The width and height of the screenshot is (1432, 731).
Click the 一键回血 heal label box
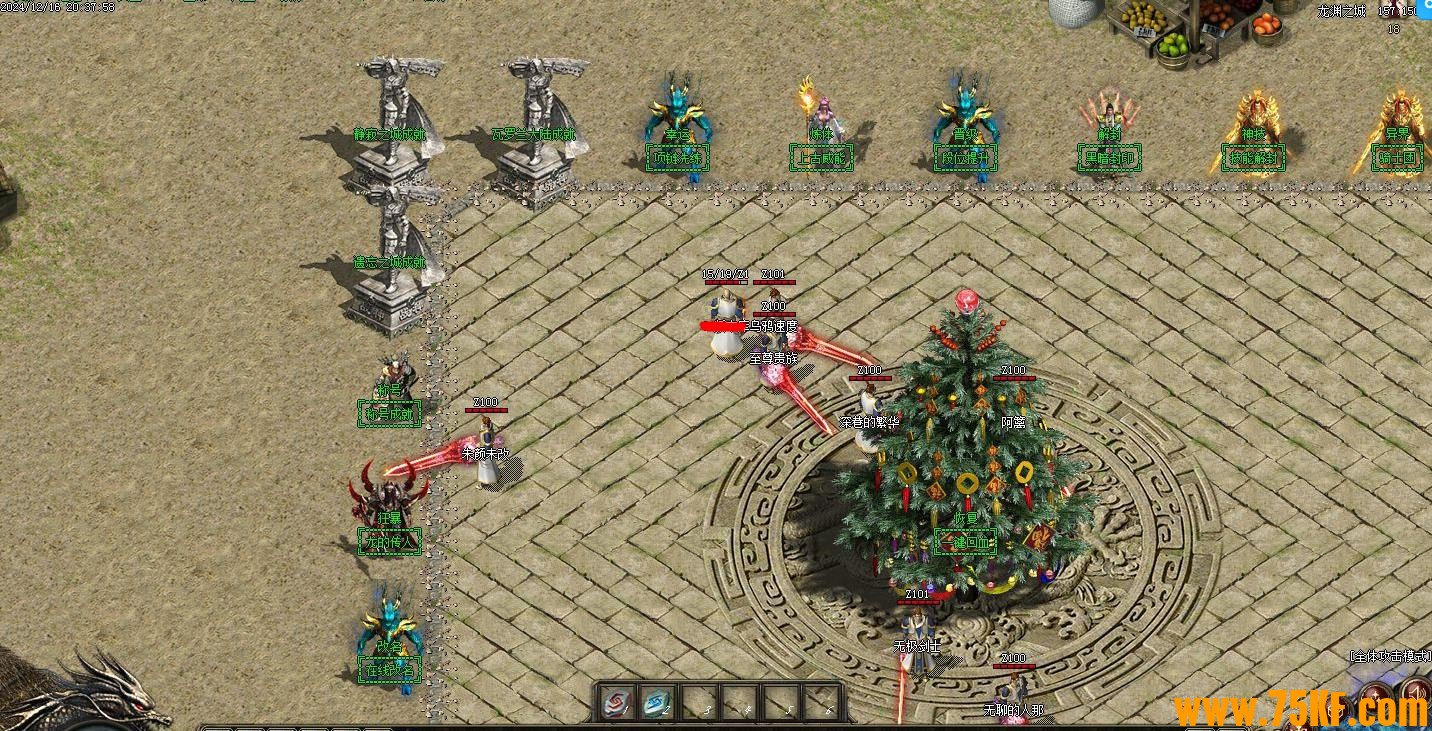965,542
